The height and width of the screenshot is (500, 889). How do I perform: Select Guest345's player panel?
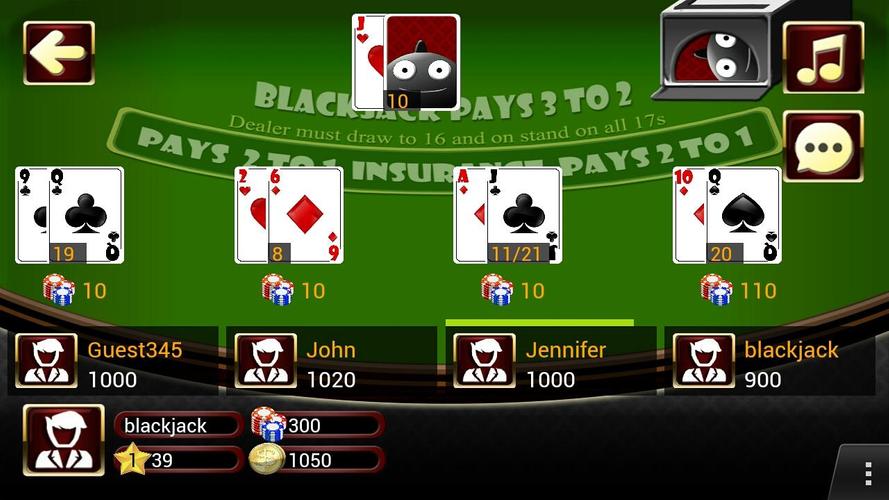click(112, 361)
